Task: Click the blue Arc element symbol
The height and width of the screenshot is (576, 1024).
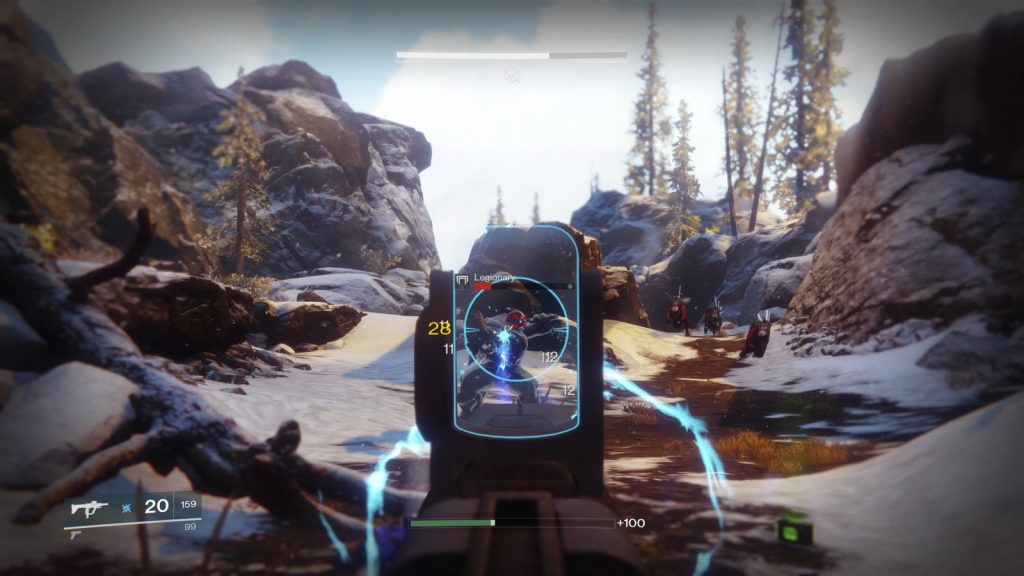Action: [126, 508]
